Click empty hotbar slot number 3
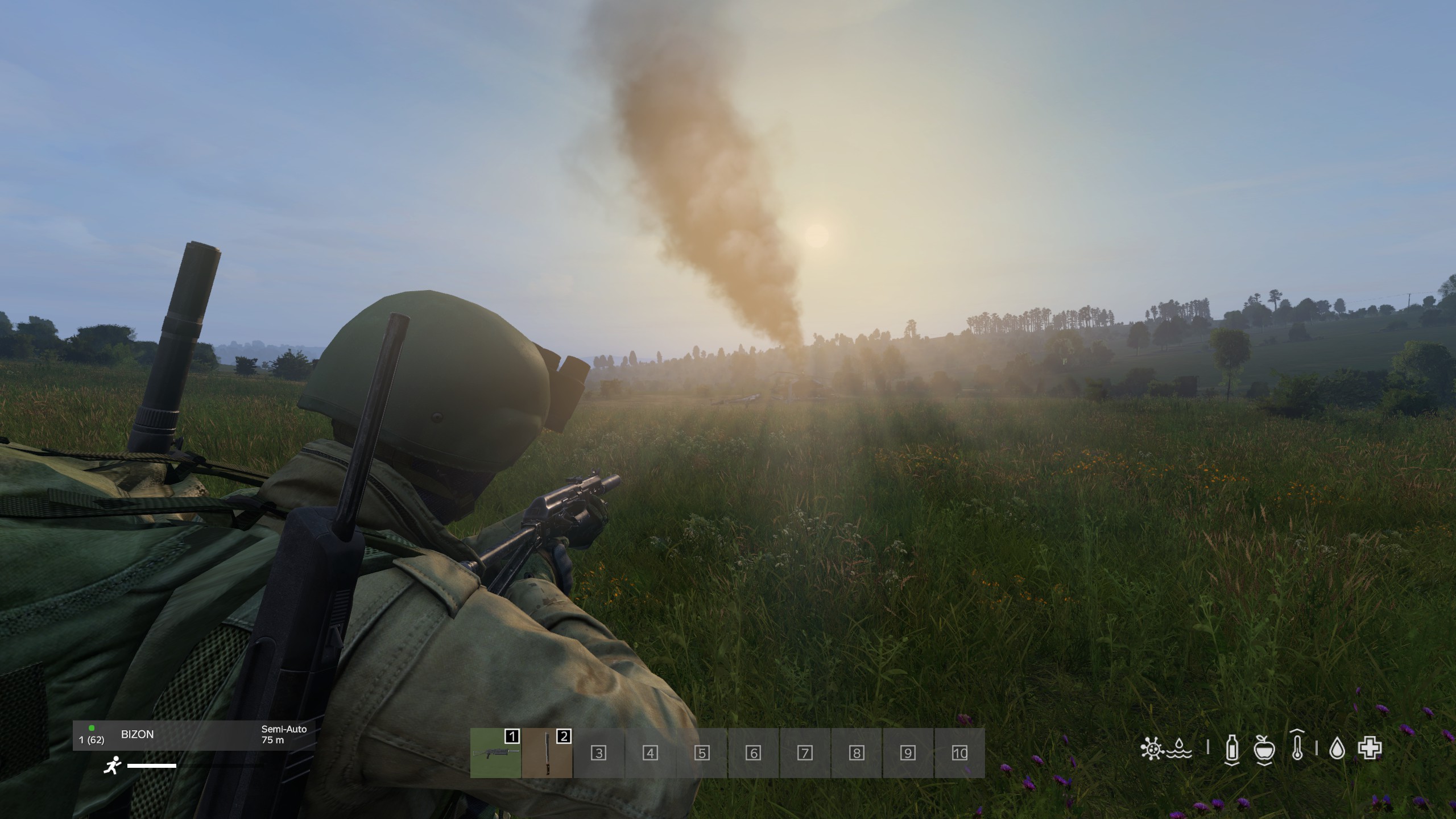Viewport: 1456px width, 819px height. tap(598, 753)
